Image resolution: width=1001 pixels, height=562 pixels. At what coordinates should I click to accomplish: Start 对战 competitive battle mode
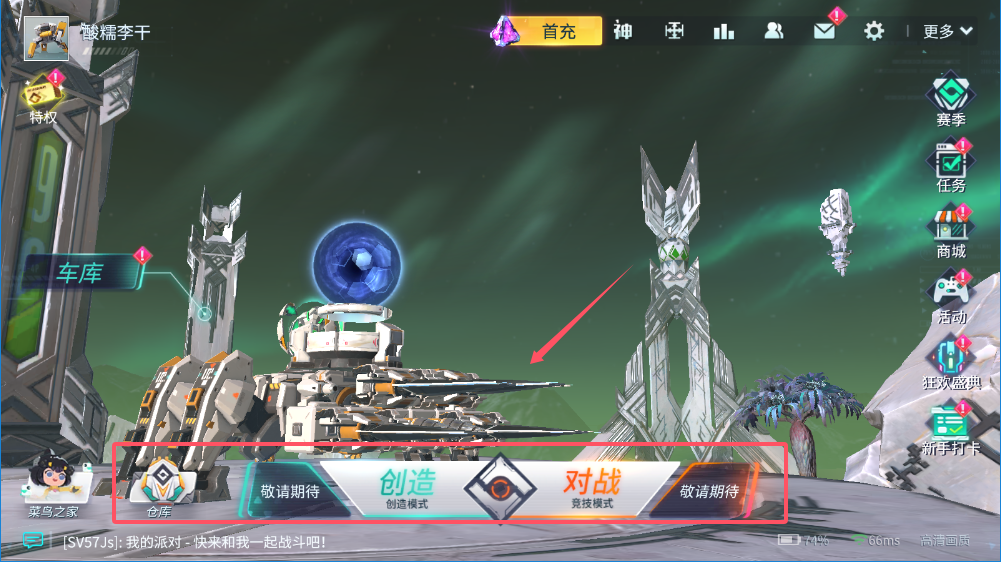(592, 487)
